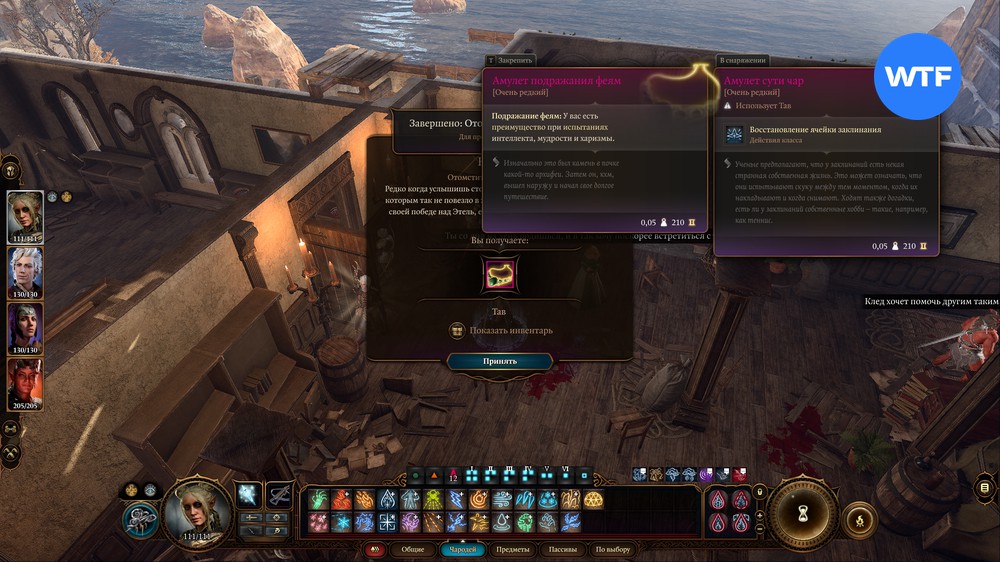The width and height of the screenshot is (1000, 562).
Task: Switch to the Общие hotbar tab
Action: pyautogui.click(x=412, y=549)
